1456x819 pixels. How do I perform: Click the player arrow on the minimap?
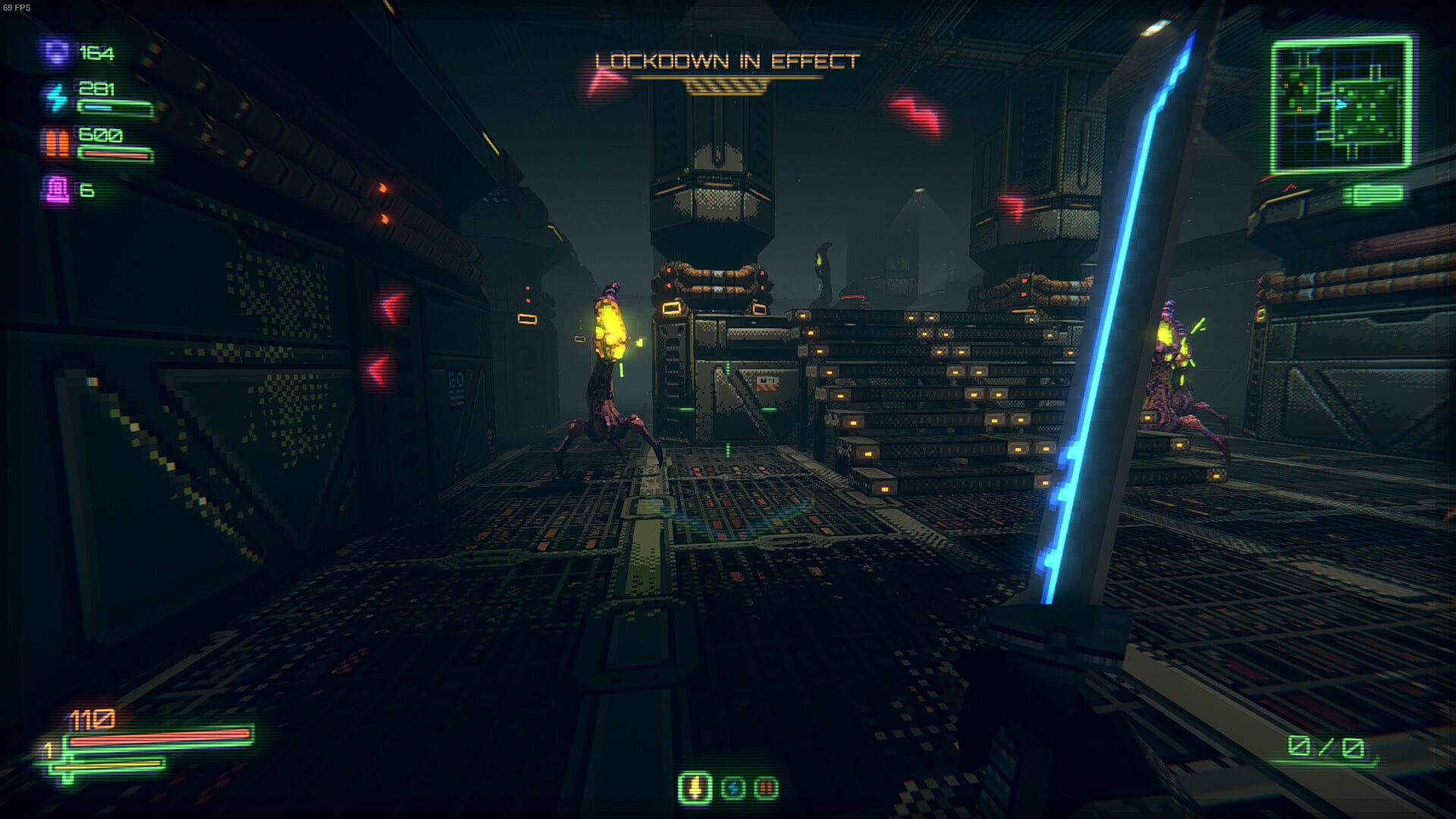tap(1341, 104)
